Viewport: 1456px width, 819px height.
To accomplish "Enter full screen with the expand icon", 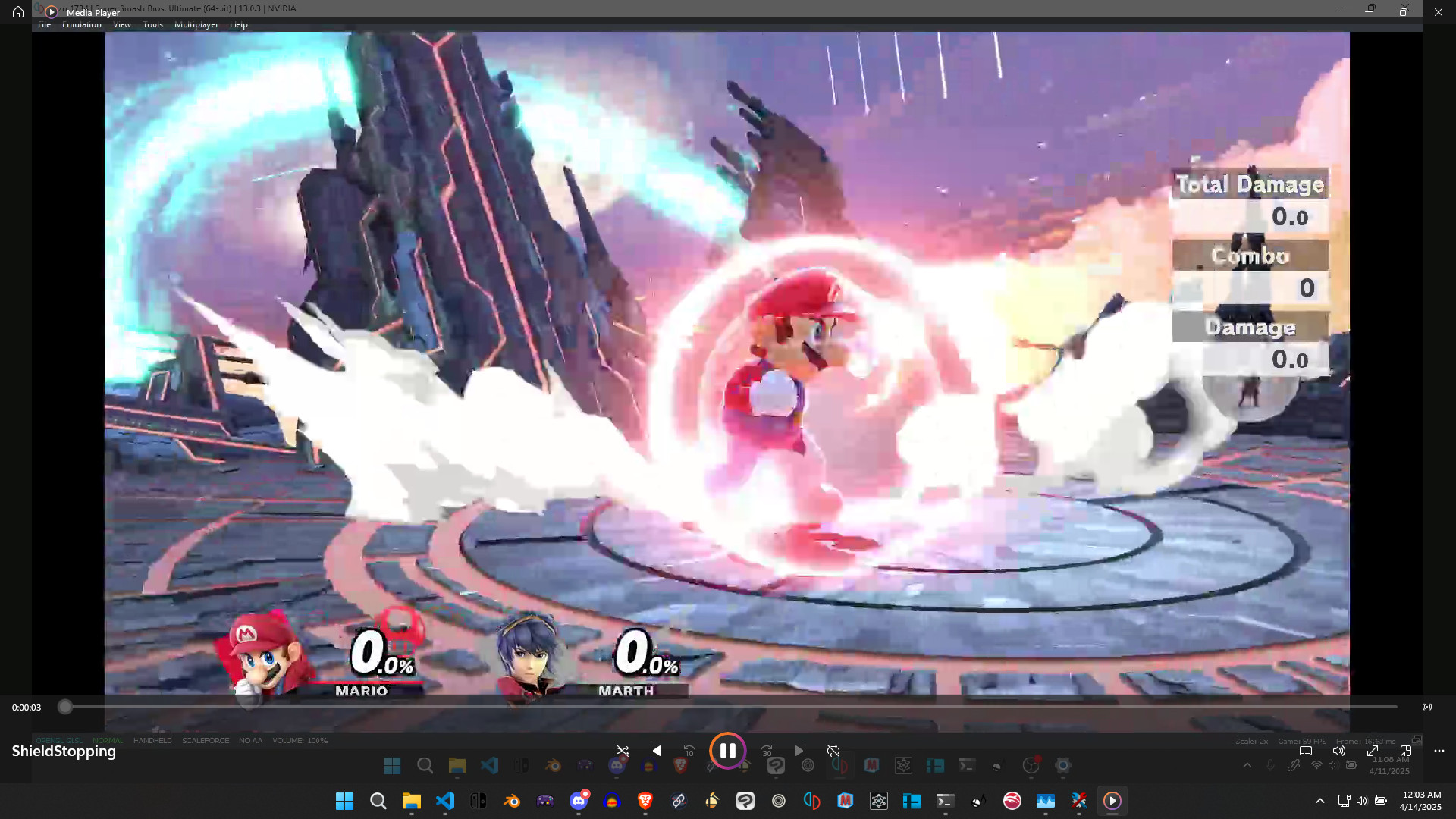I will [x=1373, y=751].
